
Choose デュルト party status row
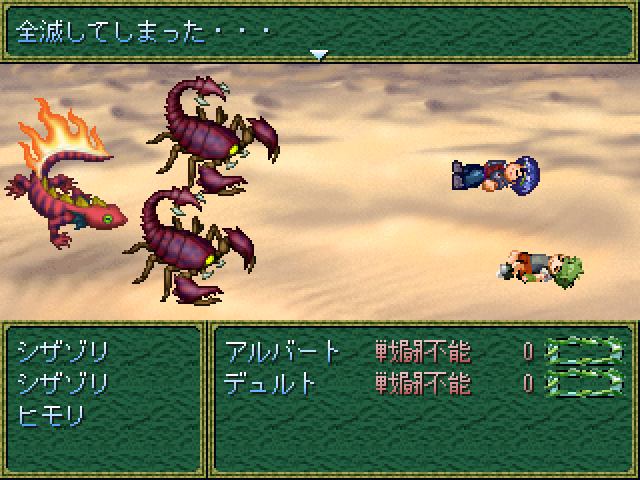click(x=420, y=382)
